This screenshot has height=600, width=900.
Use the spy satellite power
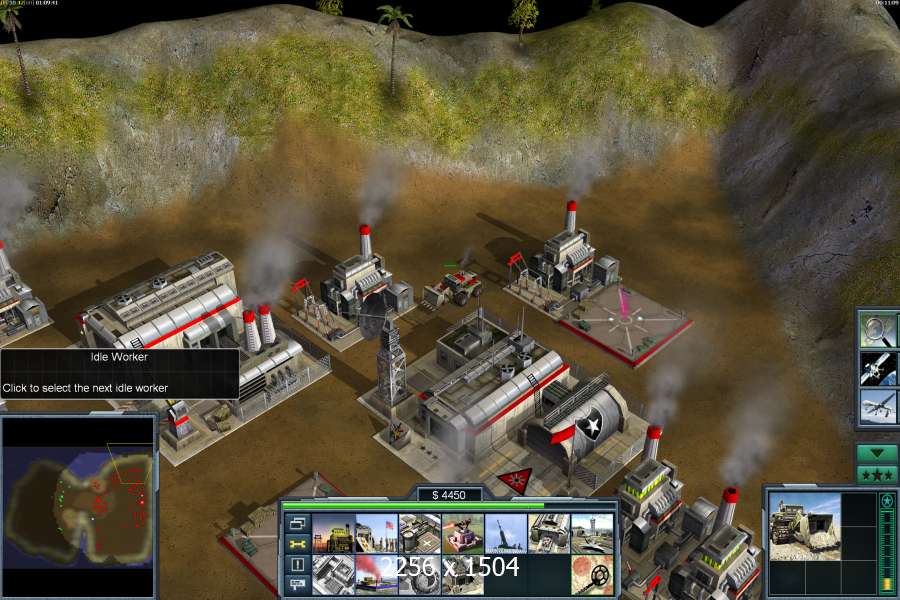[x=878, y=368]
